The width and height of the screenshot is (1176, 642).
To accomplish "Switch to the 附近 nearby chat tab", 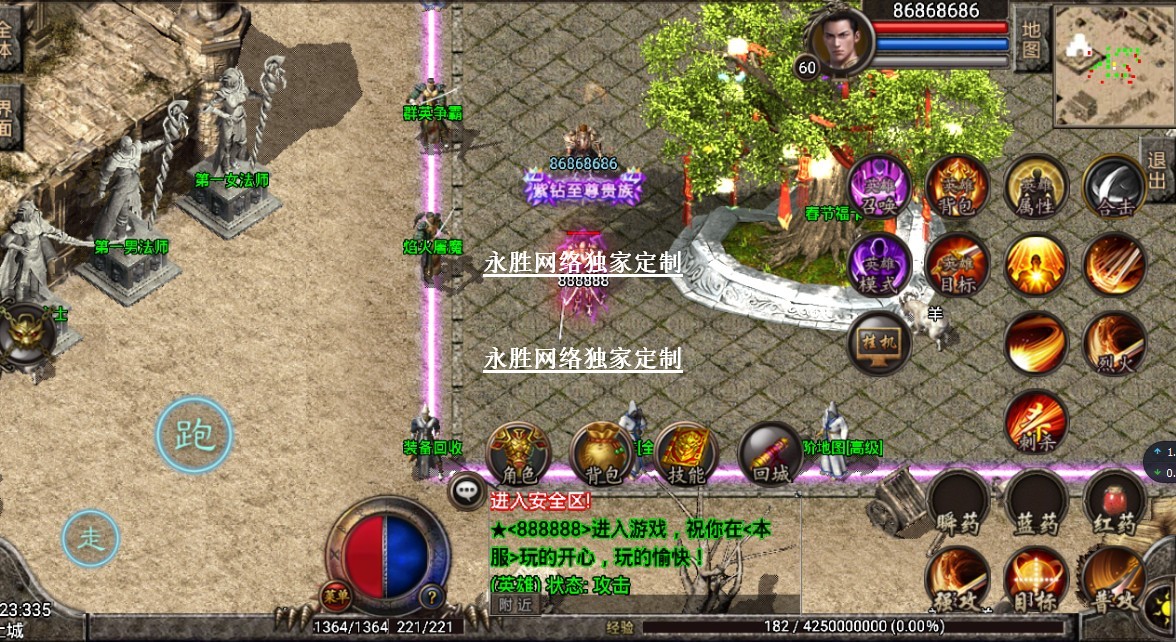I will pyautogui.click(x=515, y=603).
